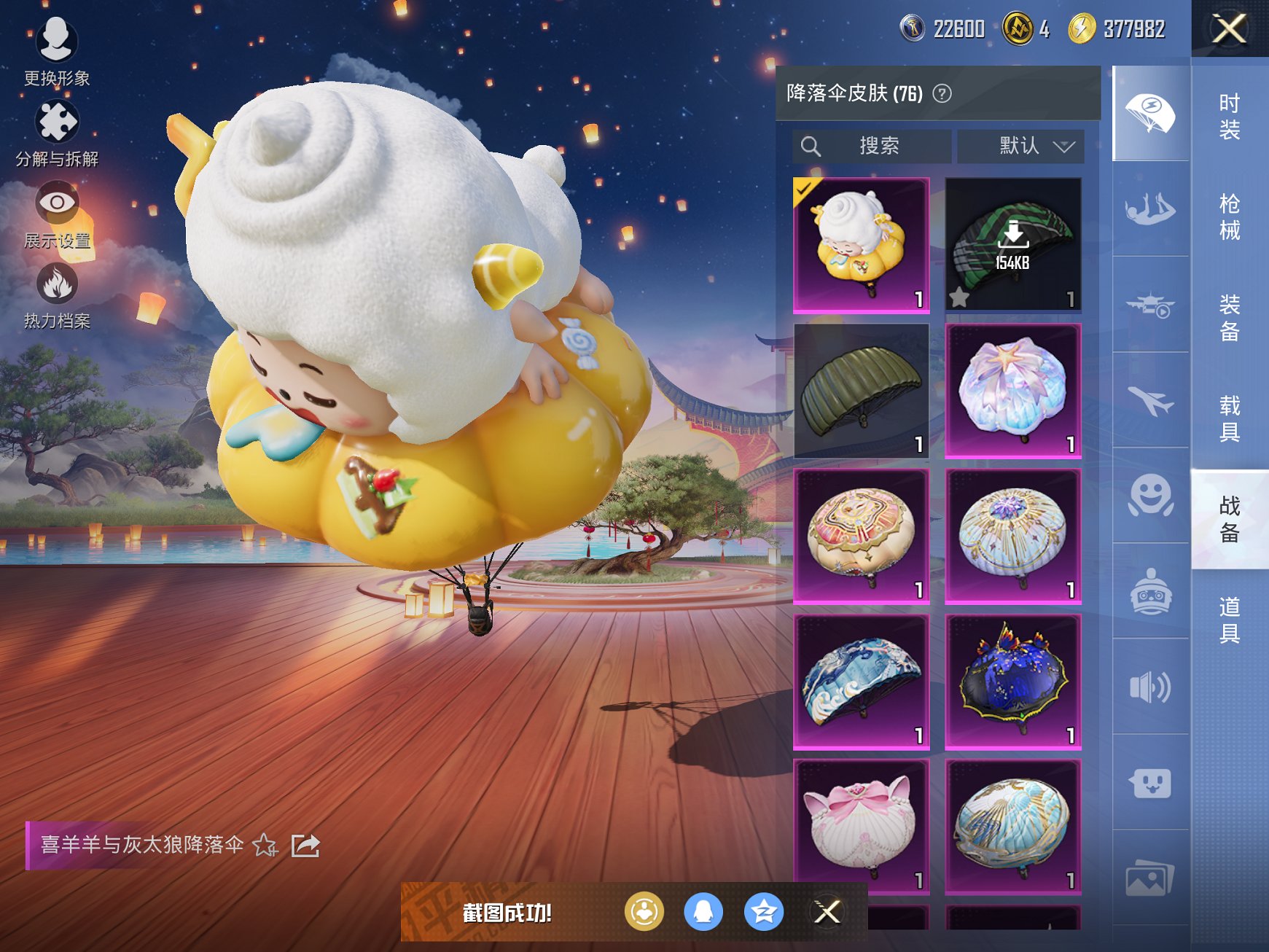
Task: Open the 默认 sorting dropdown
Action: (1020, 146)
